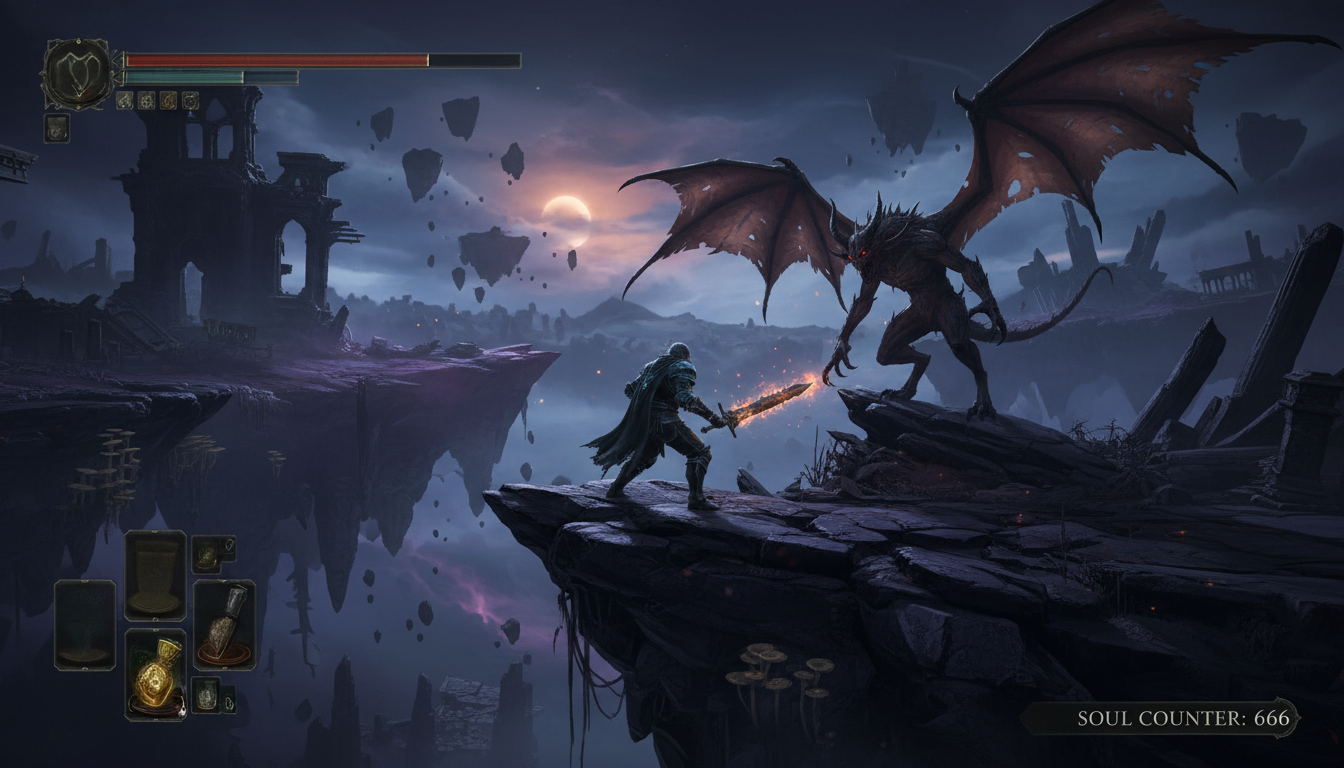Click the first status effect icon under stamina bar

pyautogui.click(x=123, y=101)
